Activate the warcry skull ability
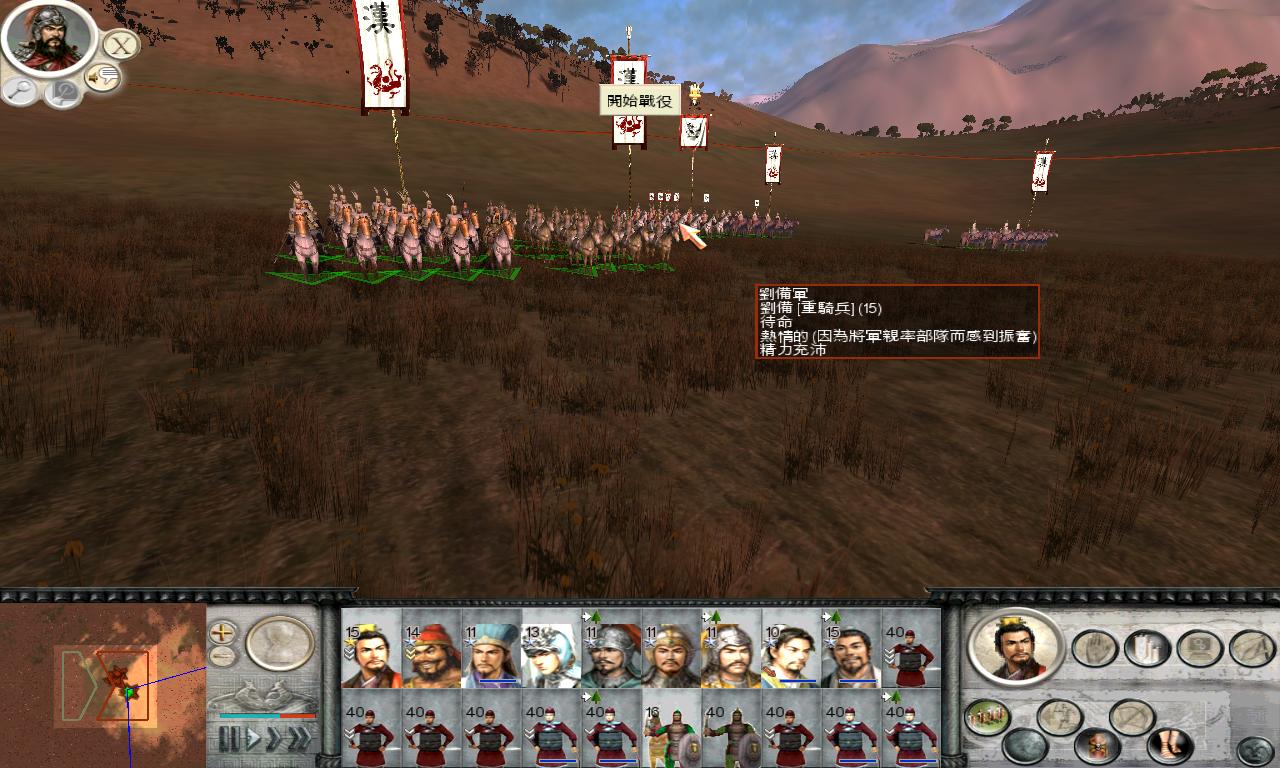The height and width of the screenshot is (768, 1280). (1095, 745)
